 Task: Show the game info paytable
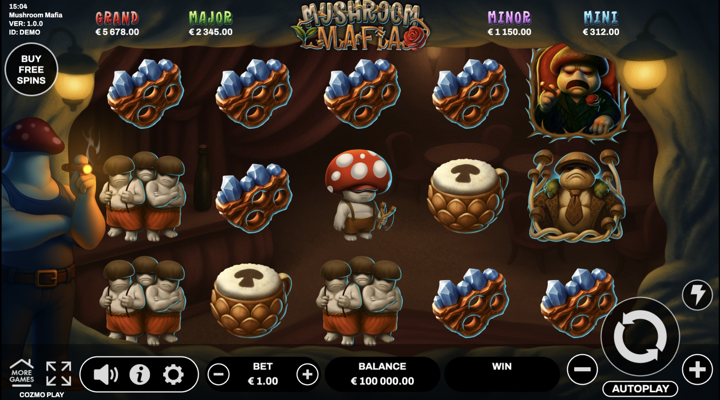(x=139, y=375)
